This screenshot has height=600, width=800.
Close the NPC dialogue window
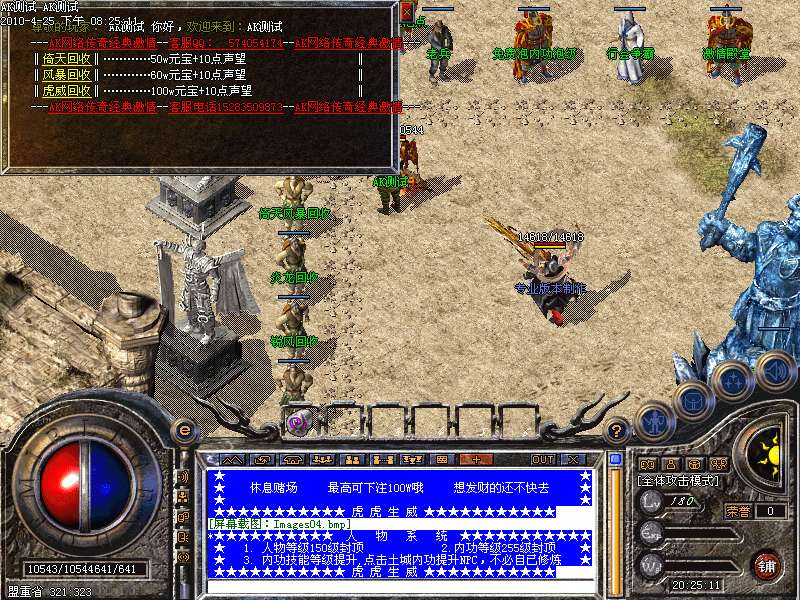pyautogui.click(x=406, y=12)
